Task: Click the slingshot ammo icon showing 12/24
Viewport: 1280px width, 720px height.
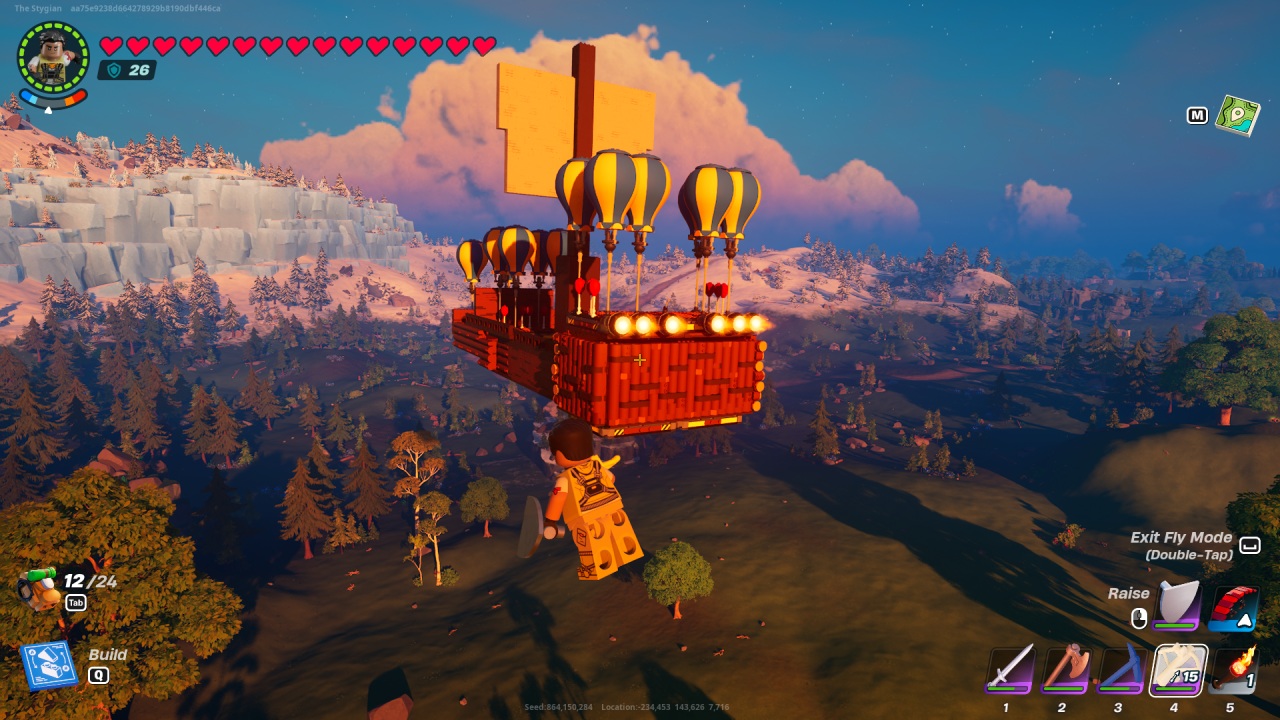Action: (42, 582)
